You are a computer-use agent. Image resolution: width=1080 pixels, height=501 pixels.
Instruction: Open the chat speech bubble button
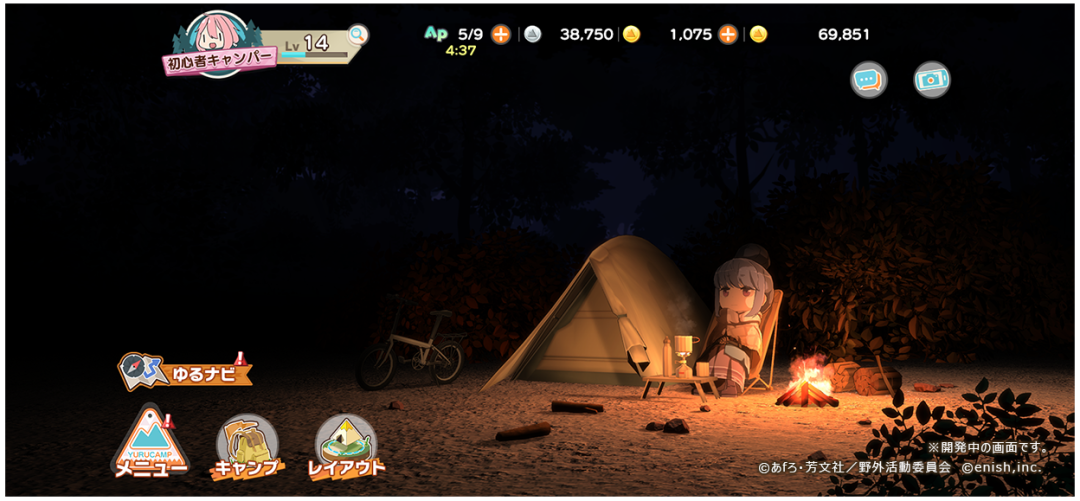click(x=868, y=80)
